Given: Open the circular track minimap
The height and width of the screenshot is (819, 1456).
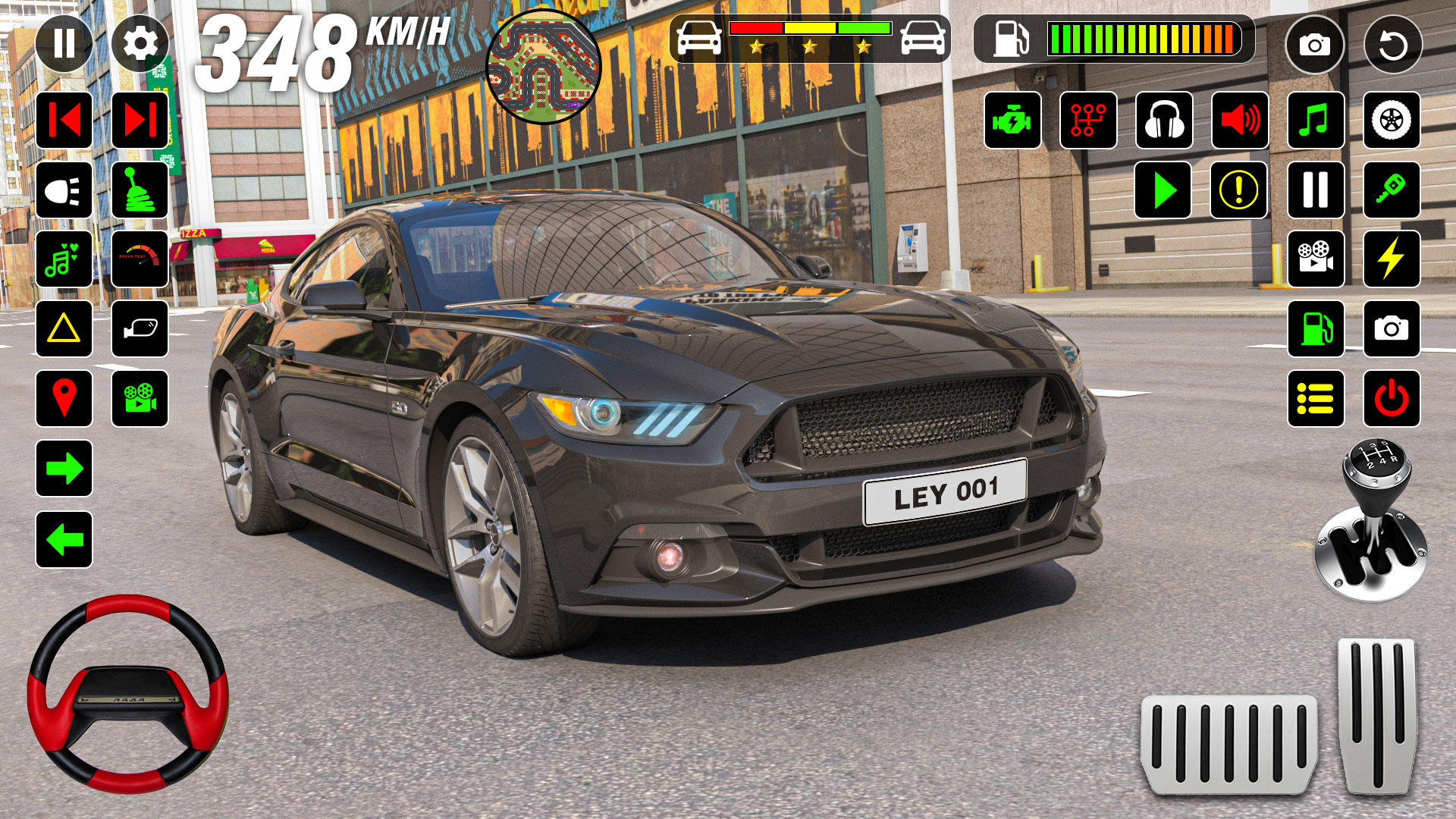Looking at the screenshot, I should click(x=543, y=67).
